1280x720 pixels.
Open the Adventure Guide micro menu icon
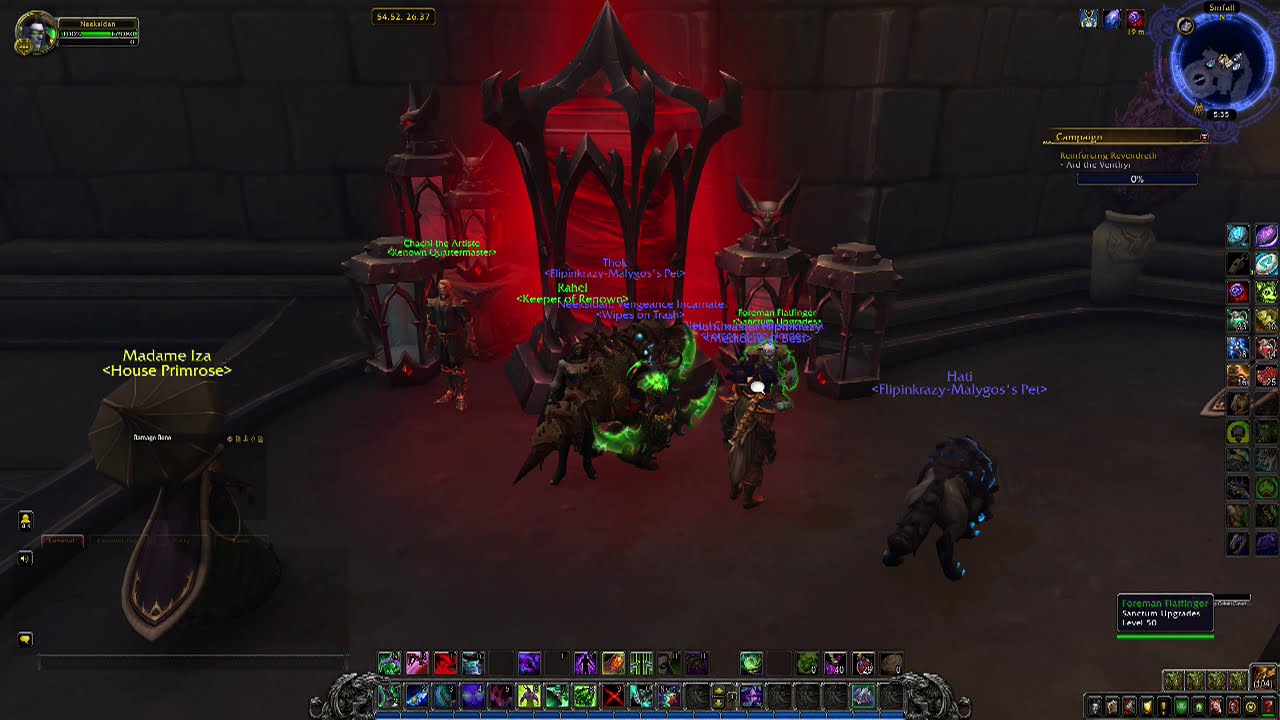coord(1232,706)
